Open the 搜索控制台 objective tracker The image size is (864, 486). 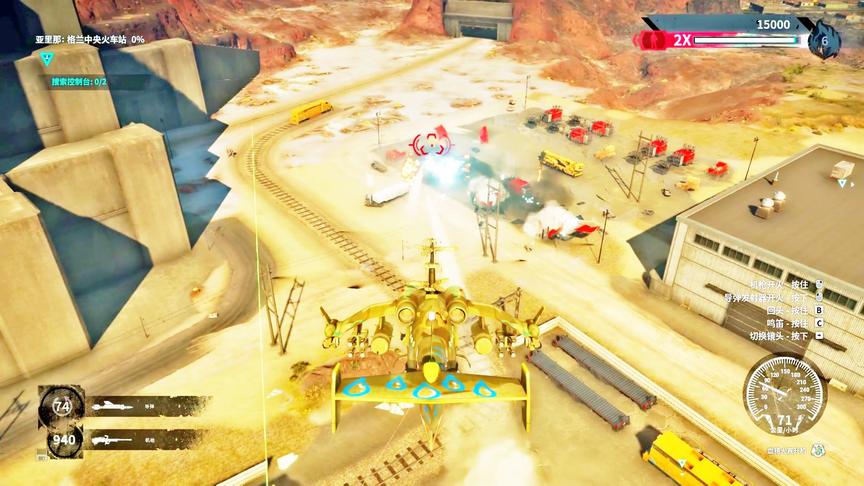[78, 81]
